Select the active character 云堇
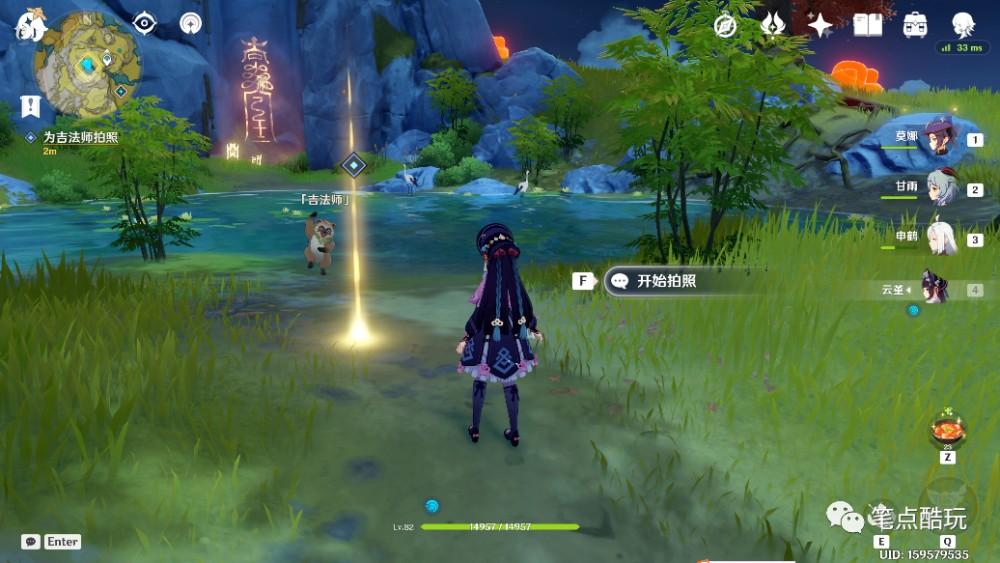The image size is (1000, 563). point(934,288)
